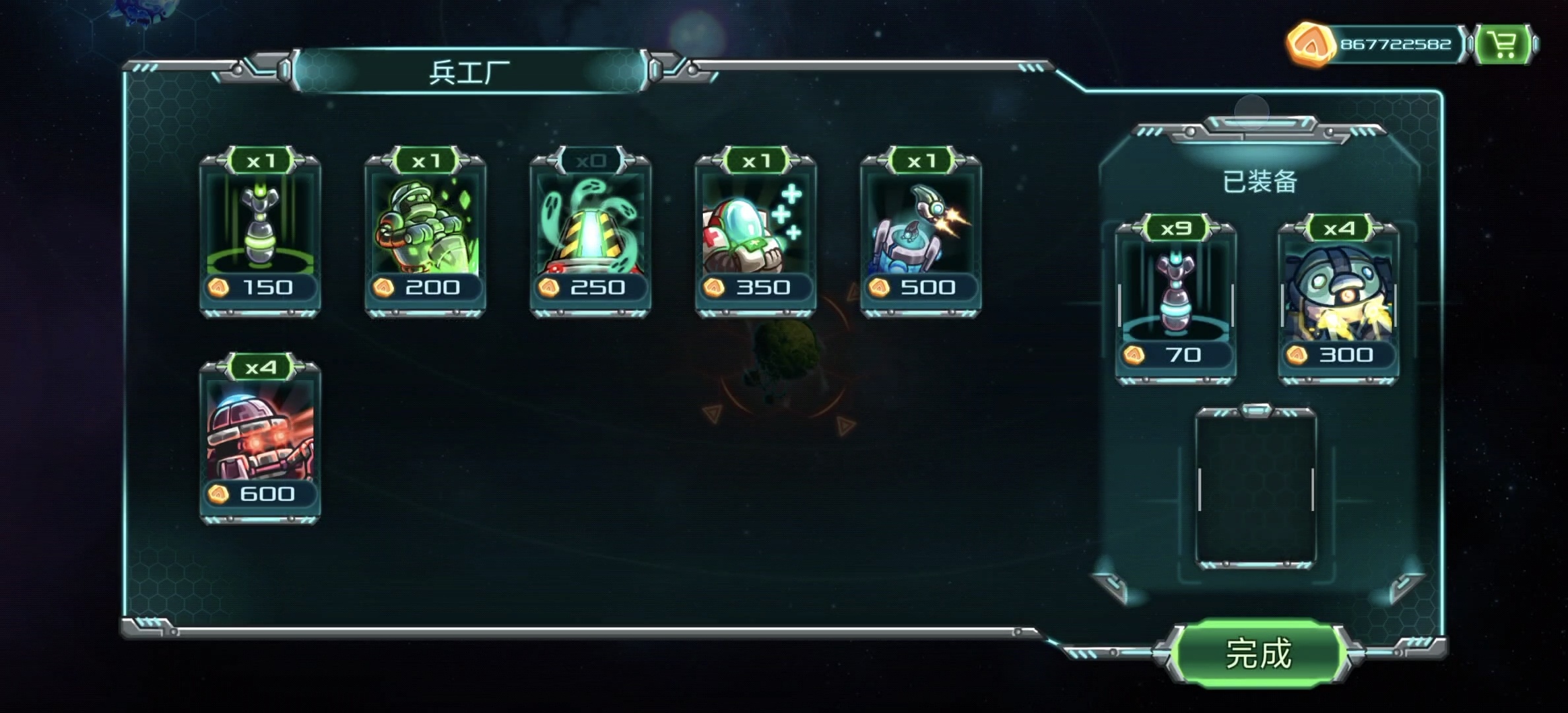Choose the 200-cost green armored soldier card
The width and height of the screenshot is (1568, 713).
[426, 234]
